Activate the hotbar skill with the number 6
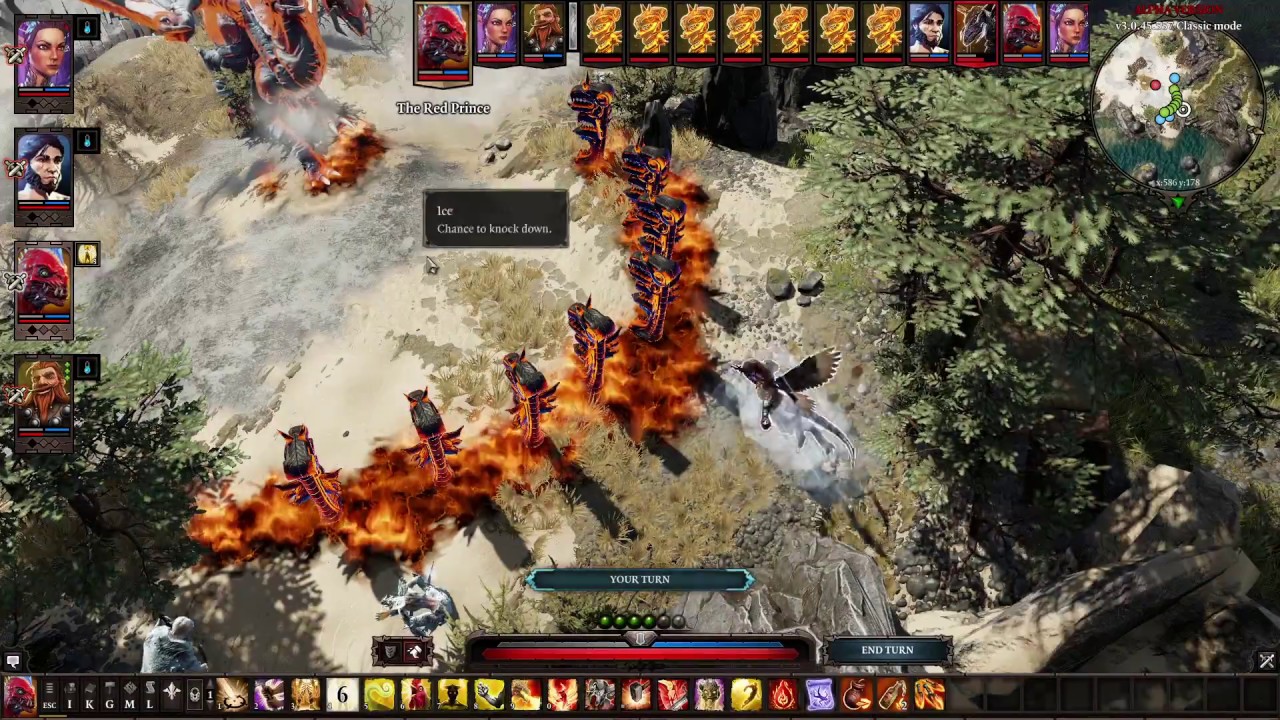The image size is (1280, 720). [x=342, y=694]
